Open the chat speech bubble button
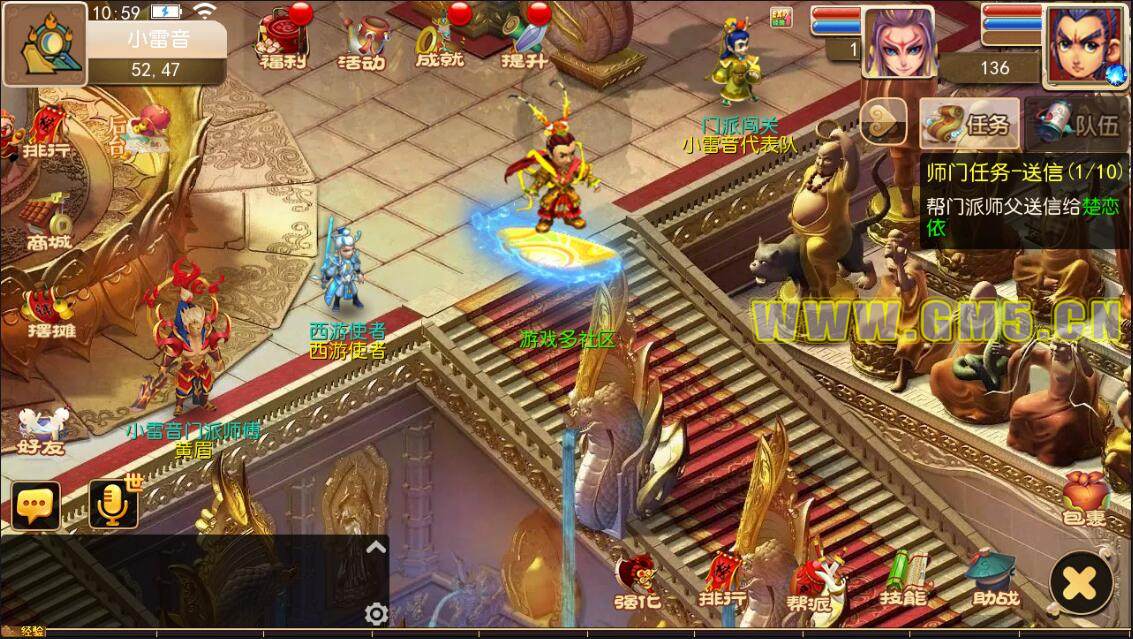This screenshot has height=639, width=1133. coord(36,506)
